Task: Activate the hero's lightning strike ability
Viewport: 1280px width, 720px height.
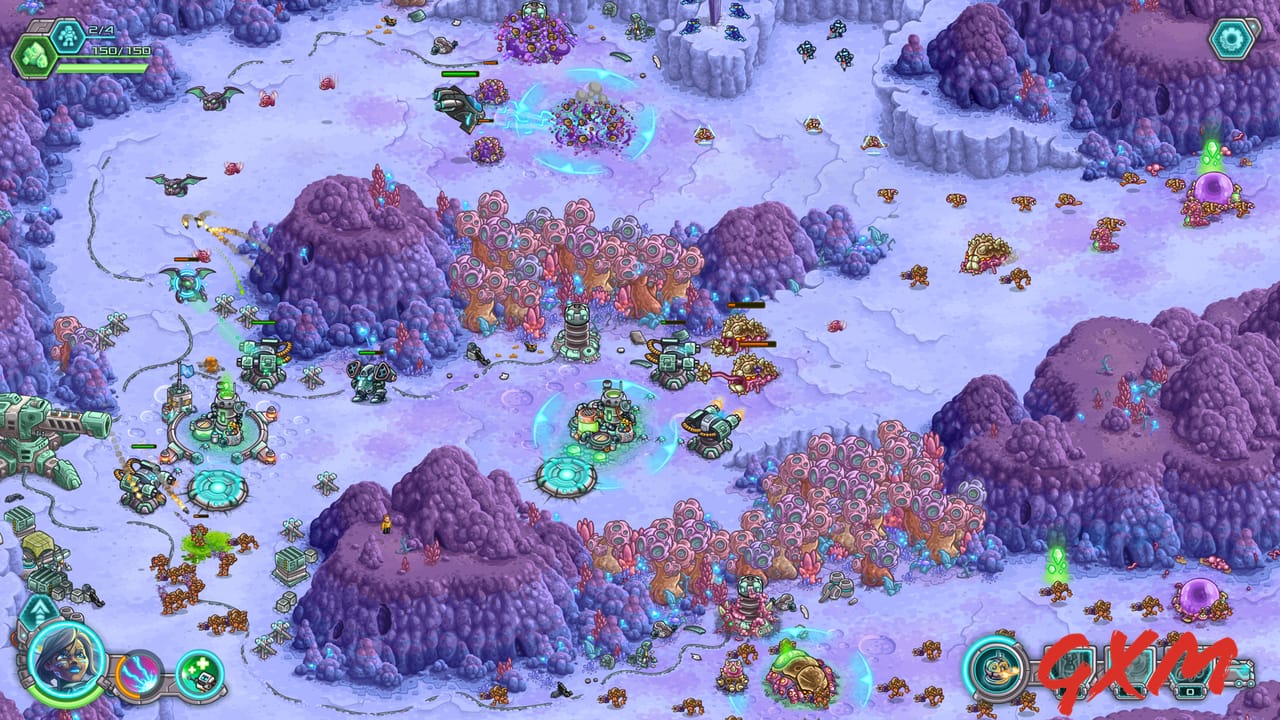Action: (138, 678)
